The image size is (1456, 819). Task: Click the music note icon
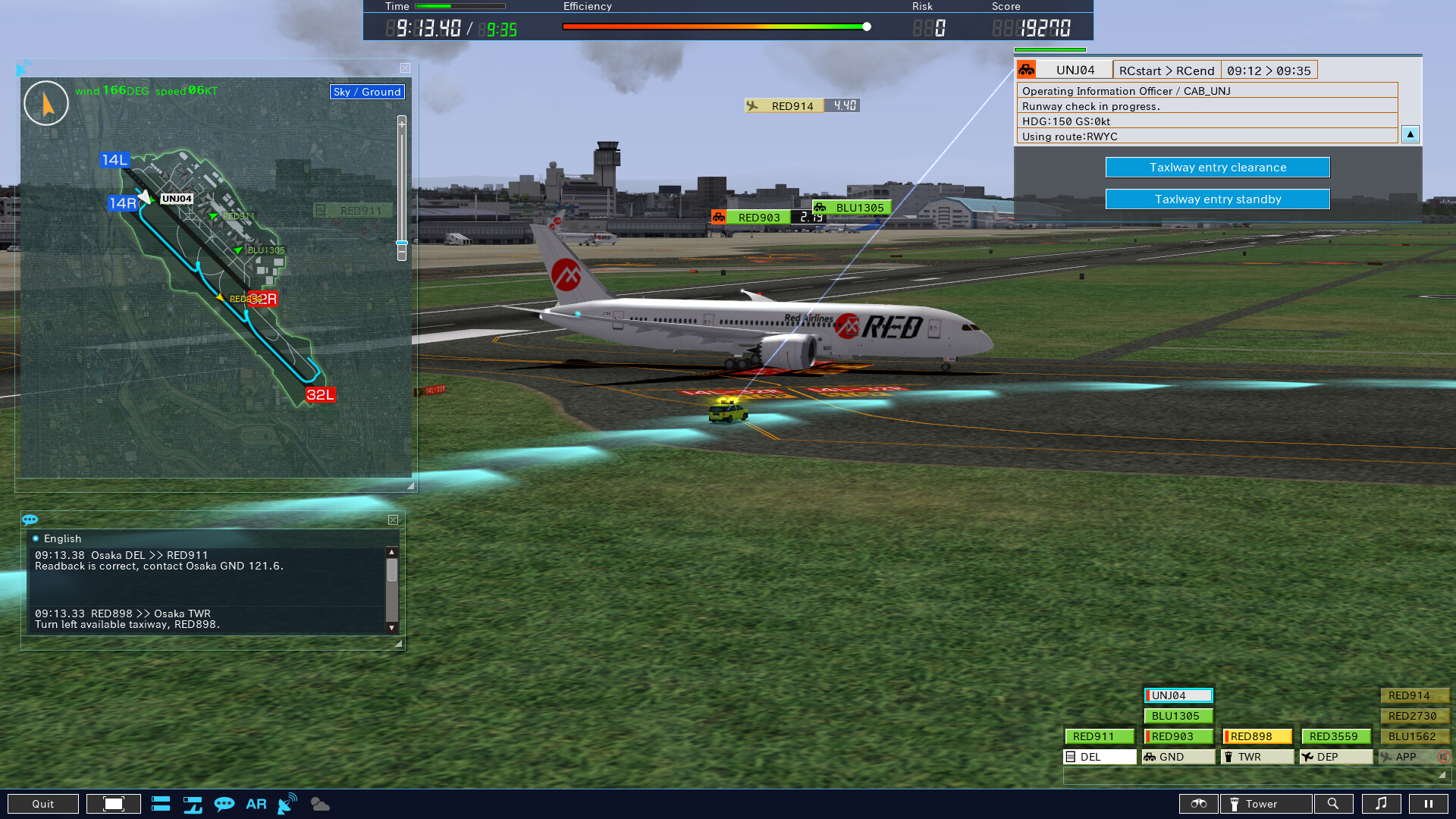coord(1382,804)
